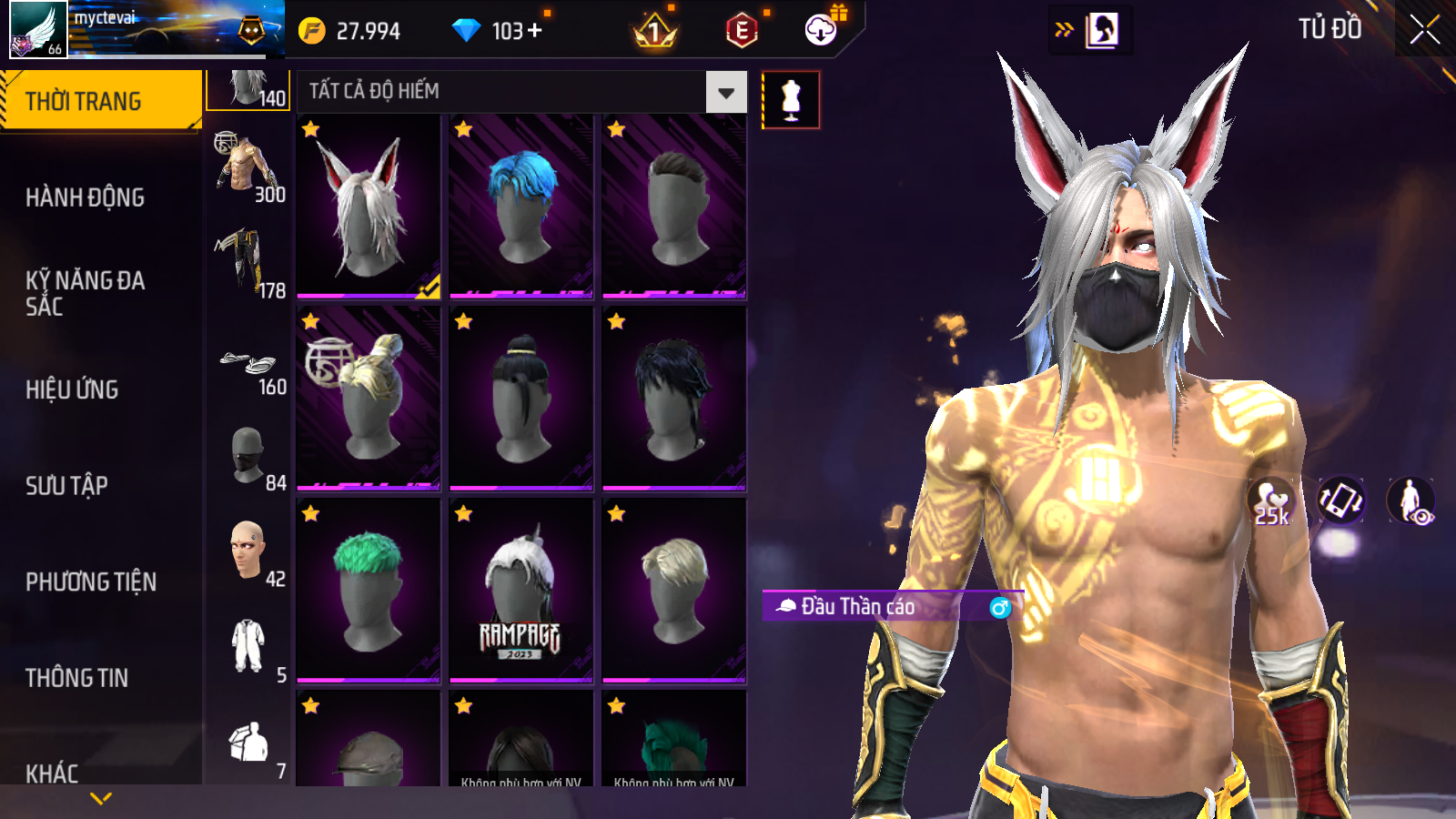This screenshot has width=1456, height=819.
Task: Choose the black top-knot hairstyle
Action: [521, 399]
